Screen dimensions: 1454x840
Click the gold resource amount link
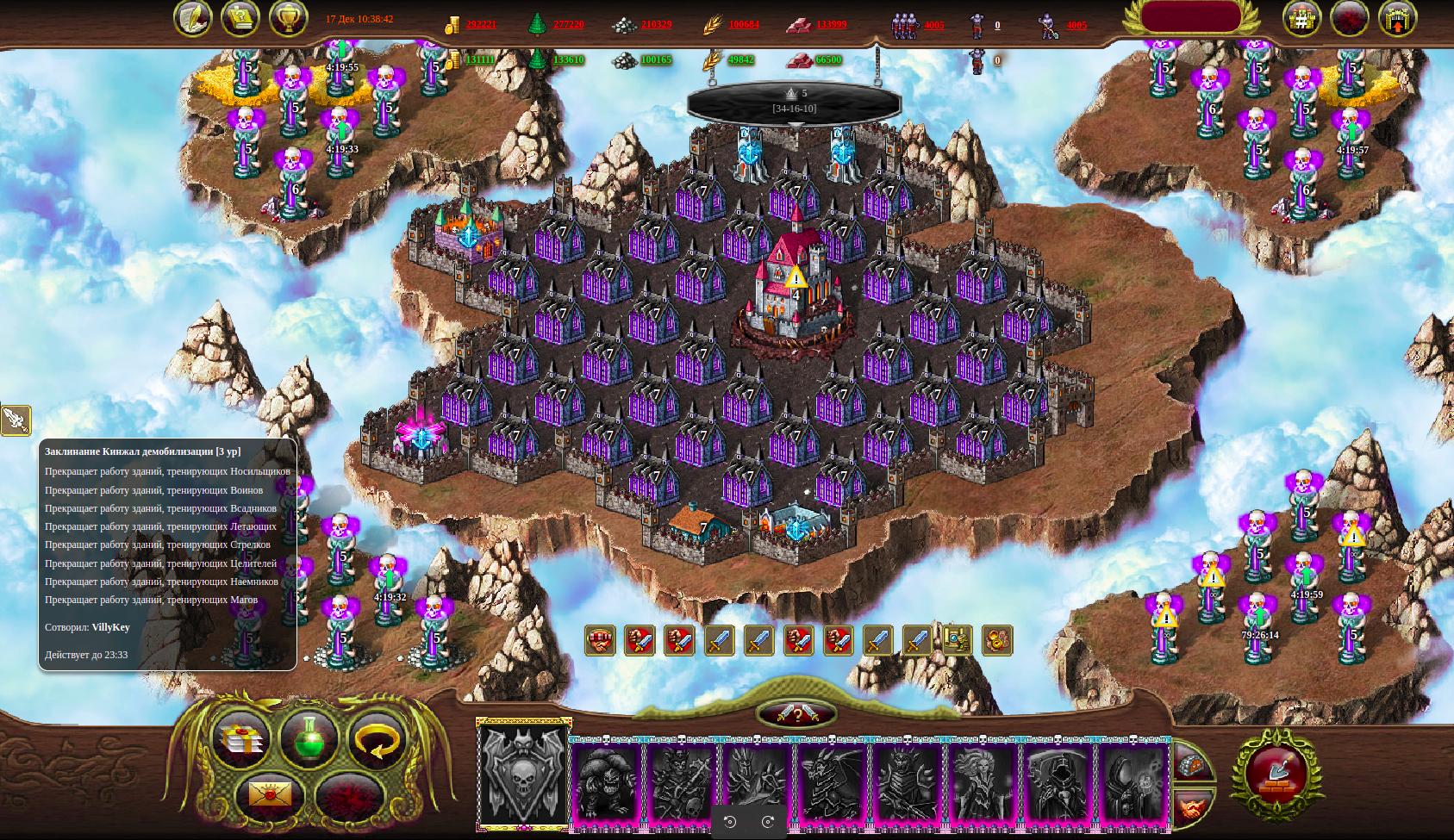tap(481, 25)
